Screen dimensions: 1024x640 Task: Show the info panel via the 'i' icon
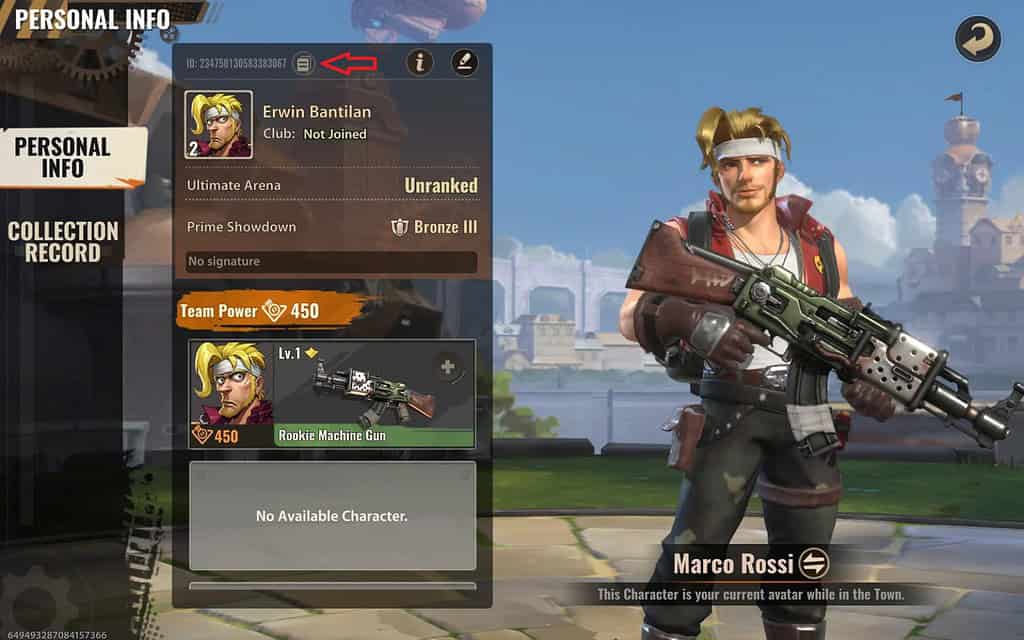pyautogui.click(x=420, y=63)
